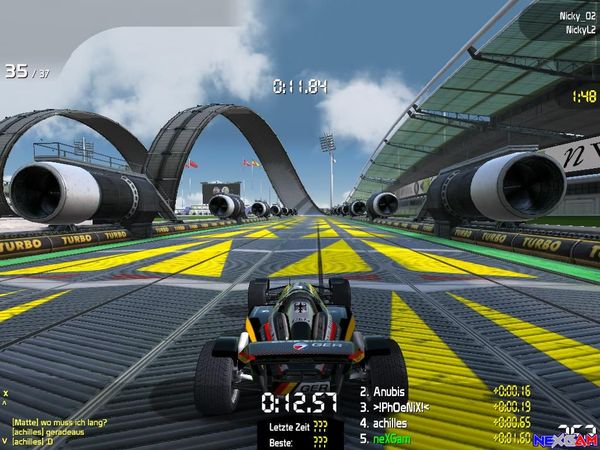The width and height of the screenshot is (600, 450).
Task: Select the green neXGam ranking entry
Action: pyautogui.click(x=394, y=438)
